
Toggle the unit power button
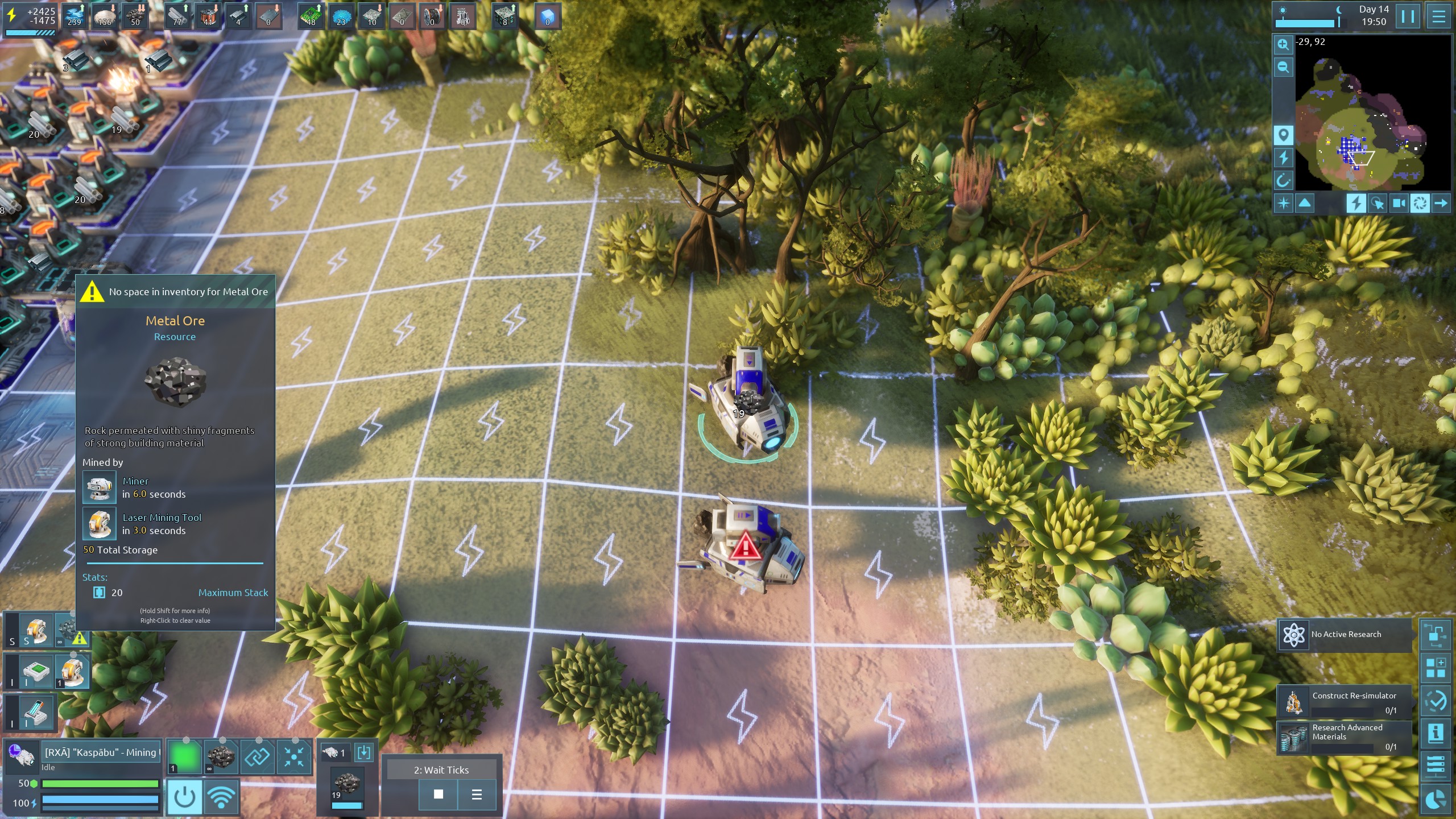point(184,797)
